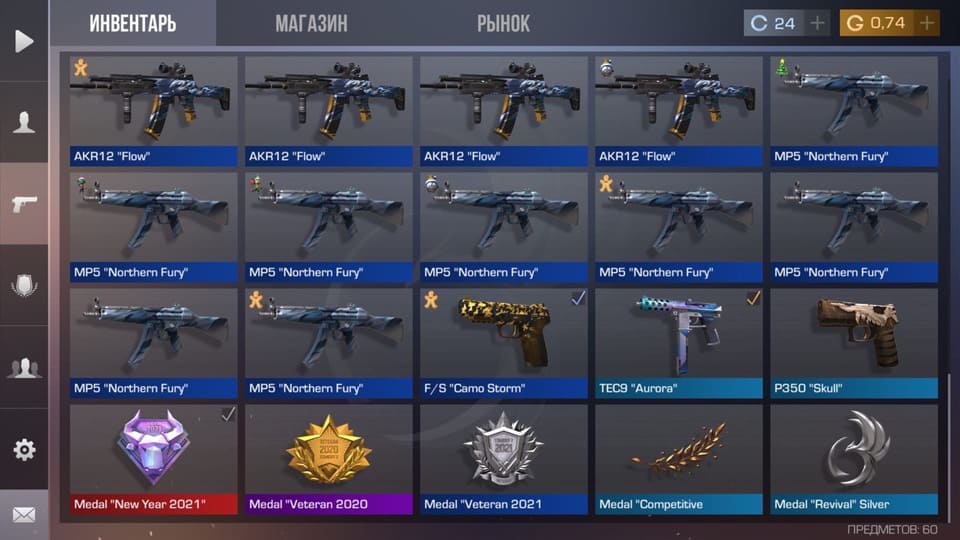This screenshot has width=960, height=540.
Task: Open the player profile sidebar icon
Action: point(24,122)
